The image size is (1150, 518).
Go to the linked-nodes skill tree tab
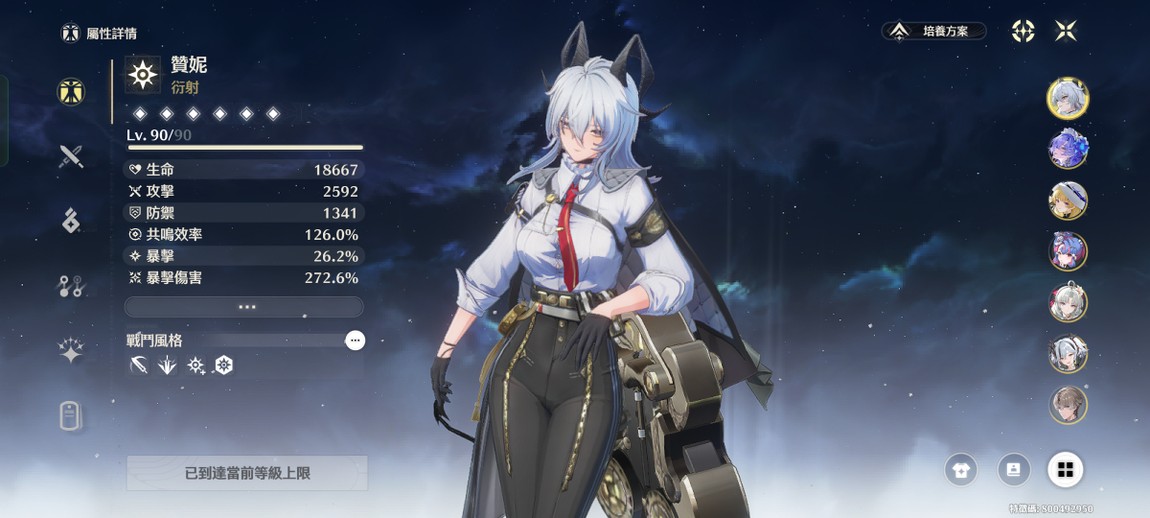(70, 286)
